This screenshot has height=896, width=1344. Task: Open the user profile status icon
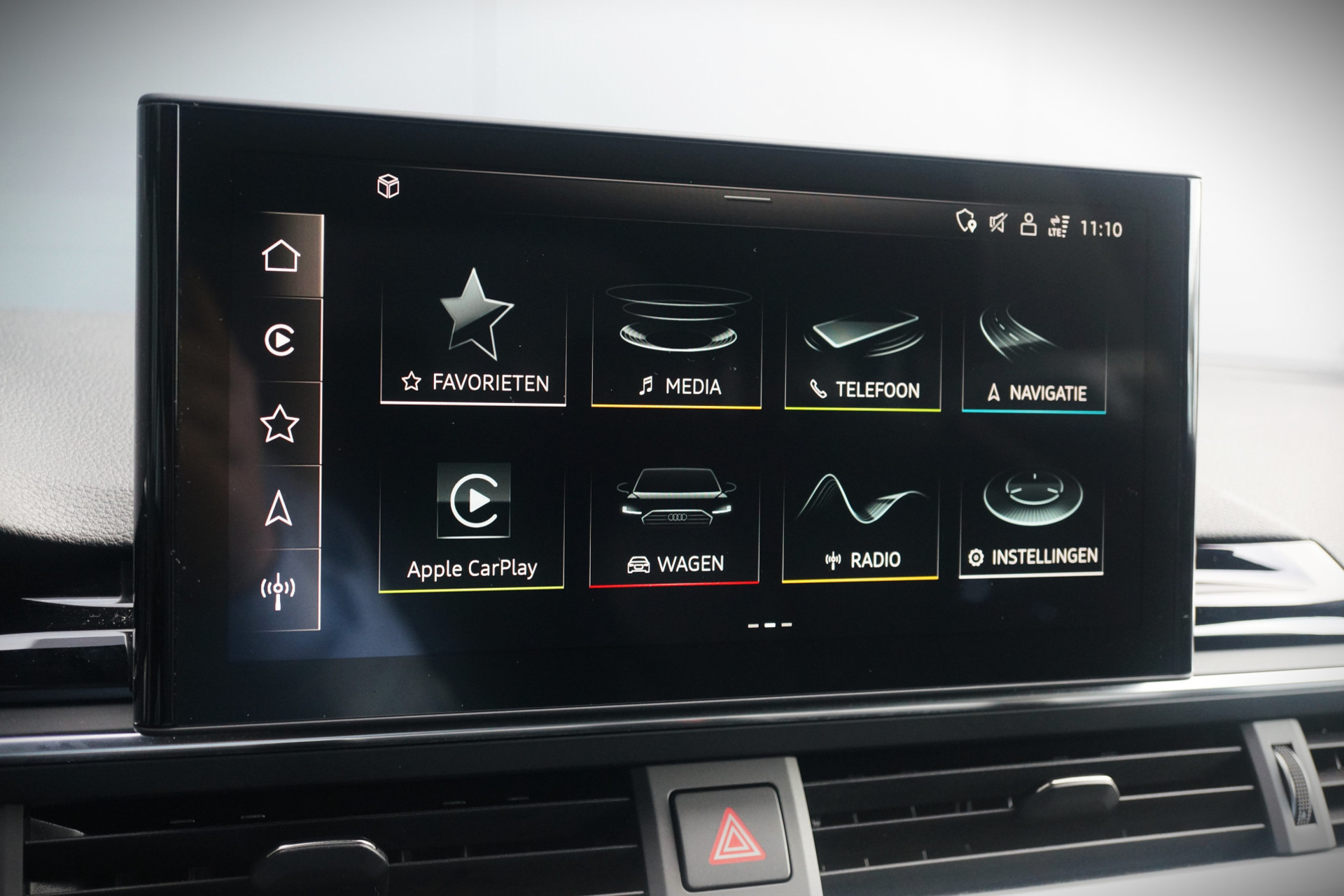pyautogui.click(x=1028, y=225)
